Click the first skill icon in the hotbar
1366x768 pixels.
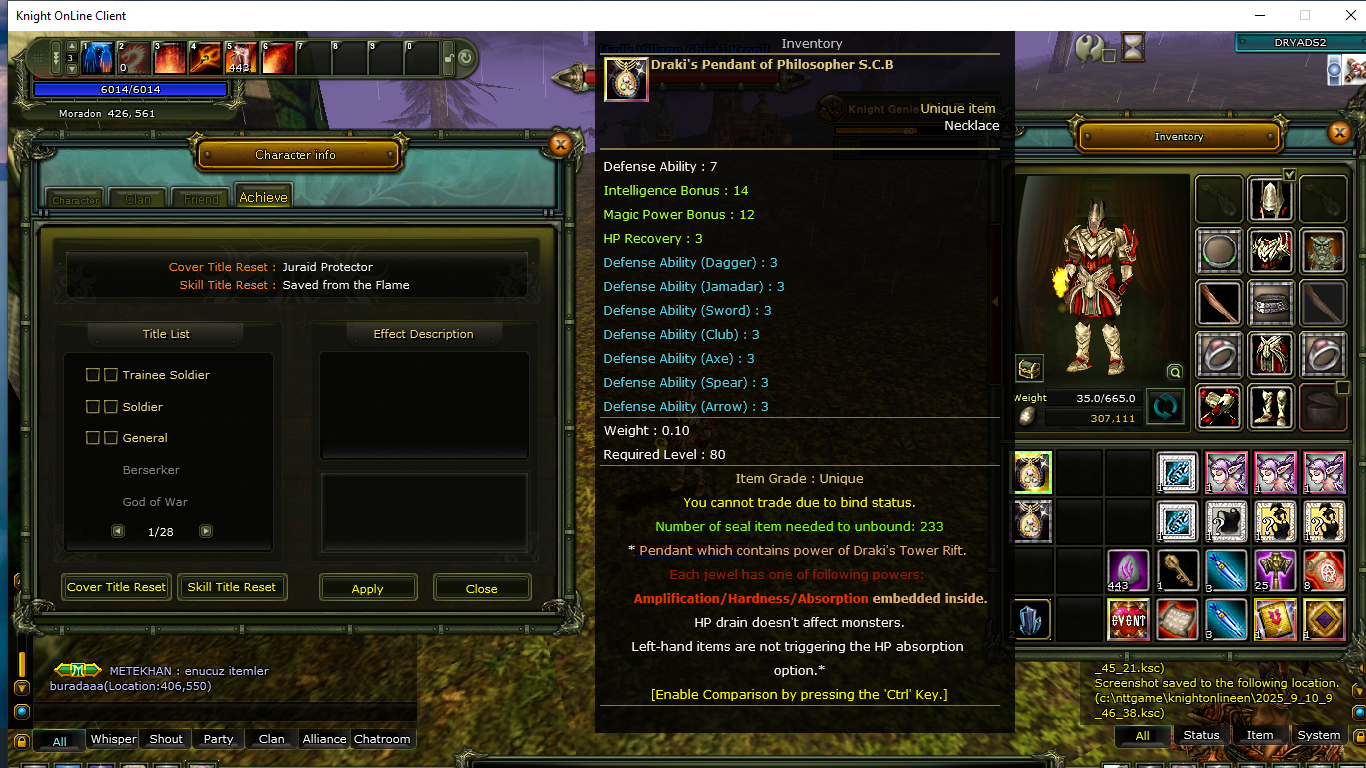96,58
